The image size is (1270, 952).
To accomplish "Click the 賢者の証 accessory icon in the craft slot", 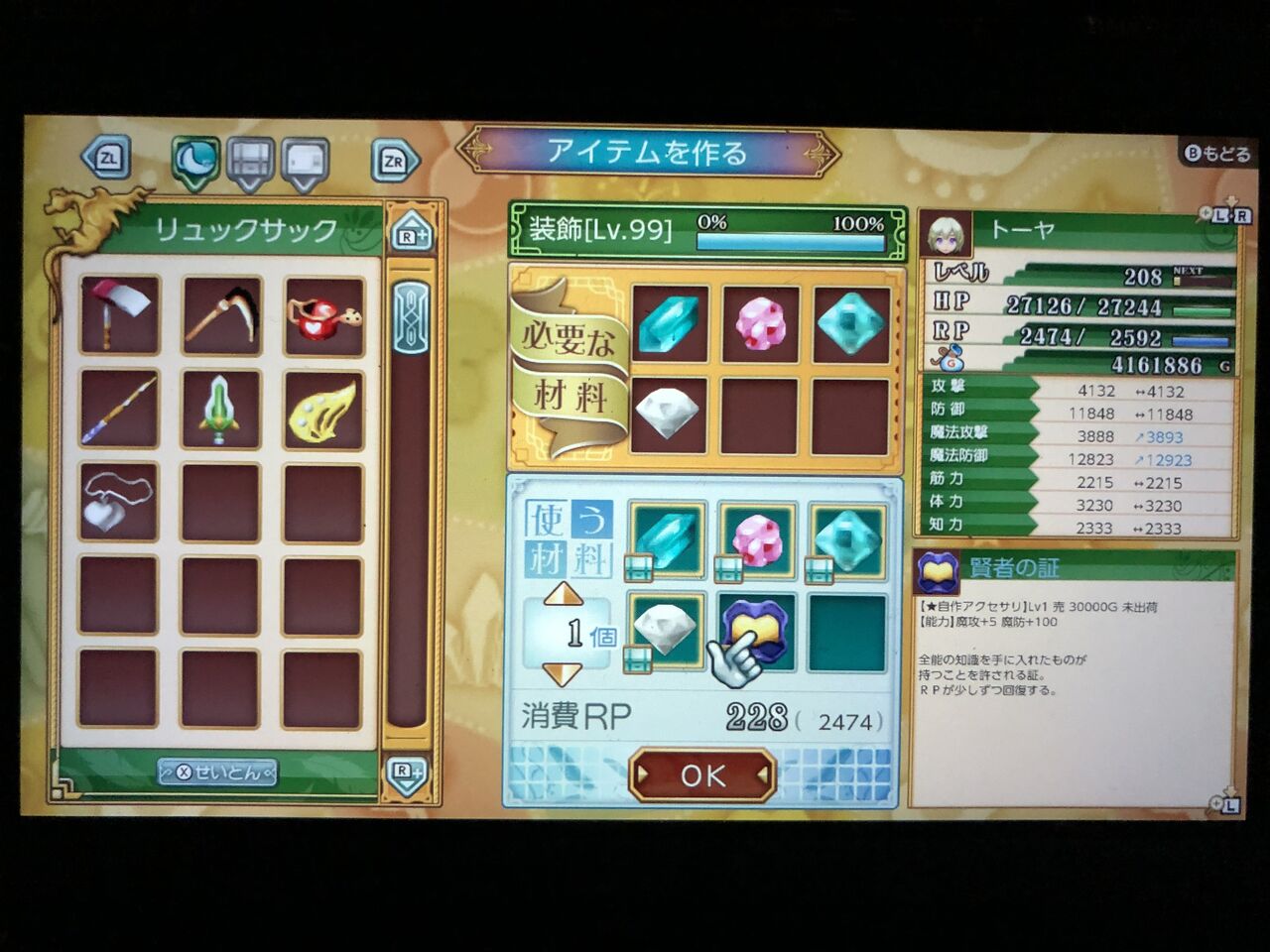I will tap(755, 629).
